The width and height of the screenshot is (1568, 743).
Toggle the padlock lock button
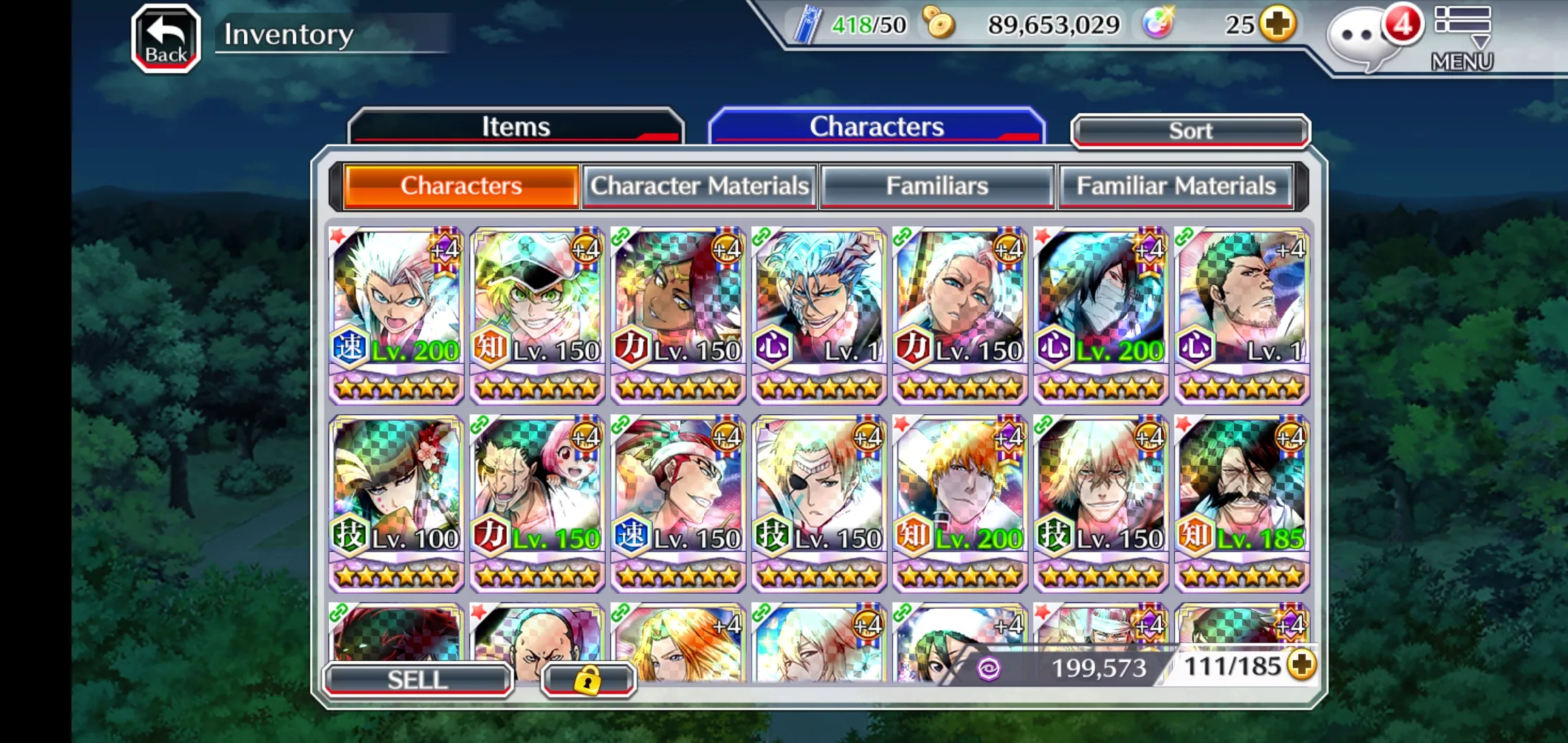(587, 680)
